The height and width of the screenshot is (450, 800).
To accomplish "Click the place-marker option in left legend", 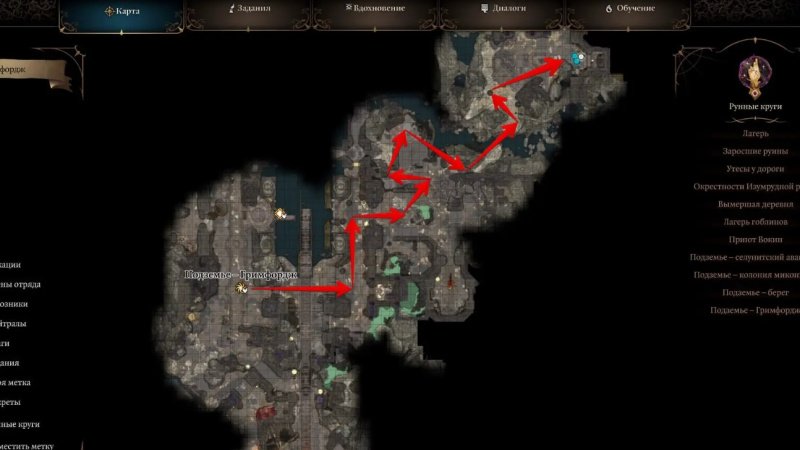I will click(28, 445).
